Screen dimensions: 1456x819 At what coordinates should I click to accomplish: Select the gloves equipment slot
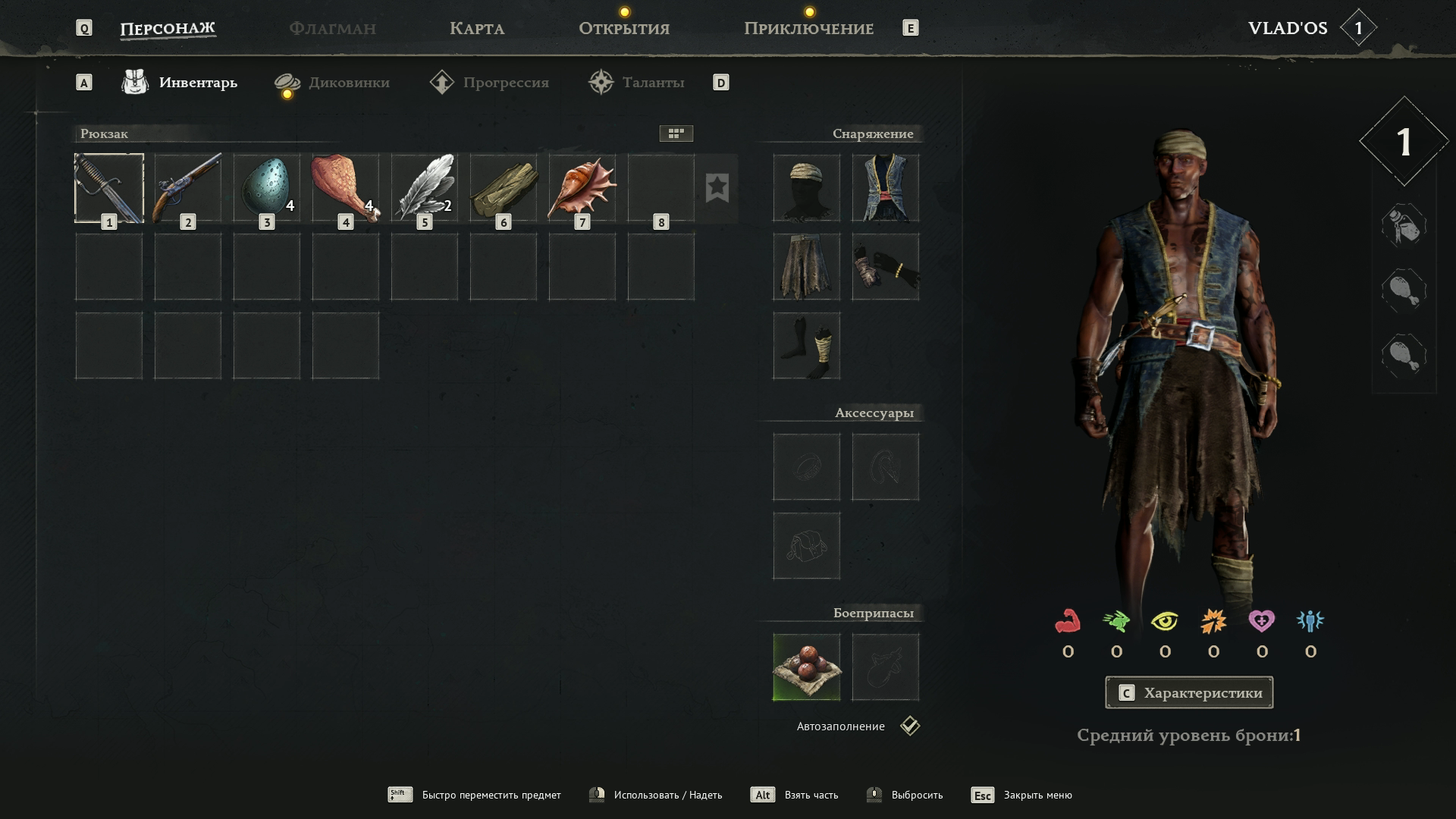tap(885, 267)
